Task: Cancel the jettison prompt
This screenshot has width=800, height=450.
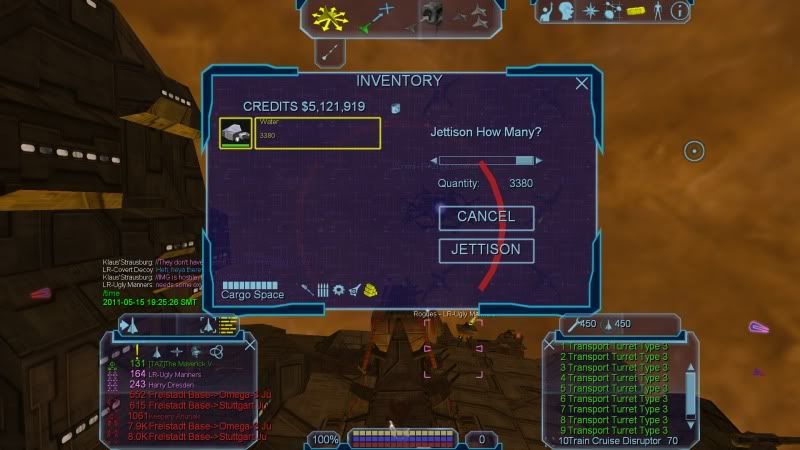Action: (486, 217)
